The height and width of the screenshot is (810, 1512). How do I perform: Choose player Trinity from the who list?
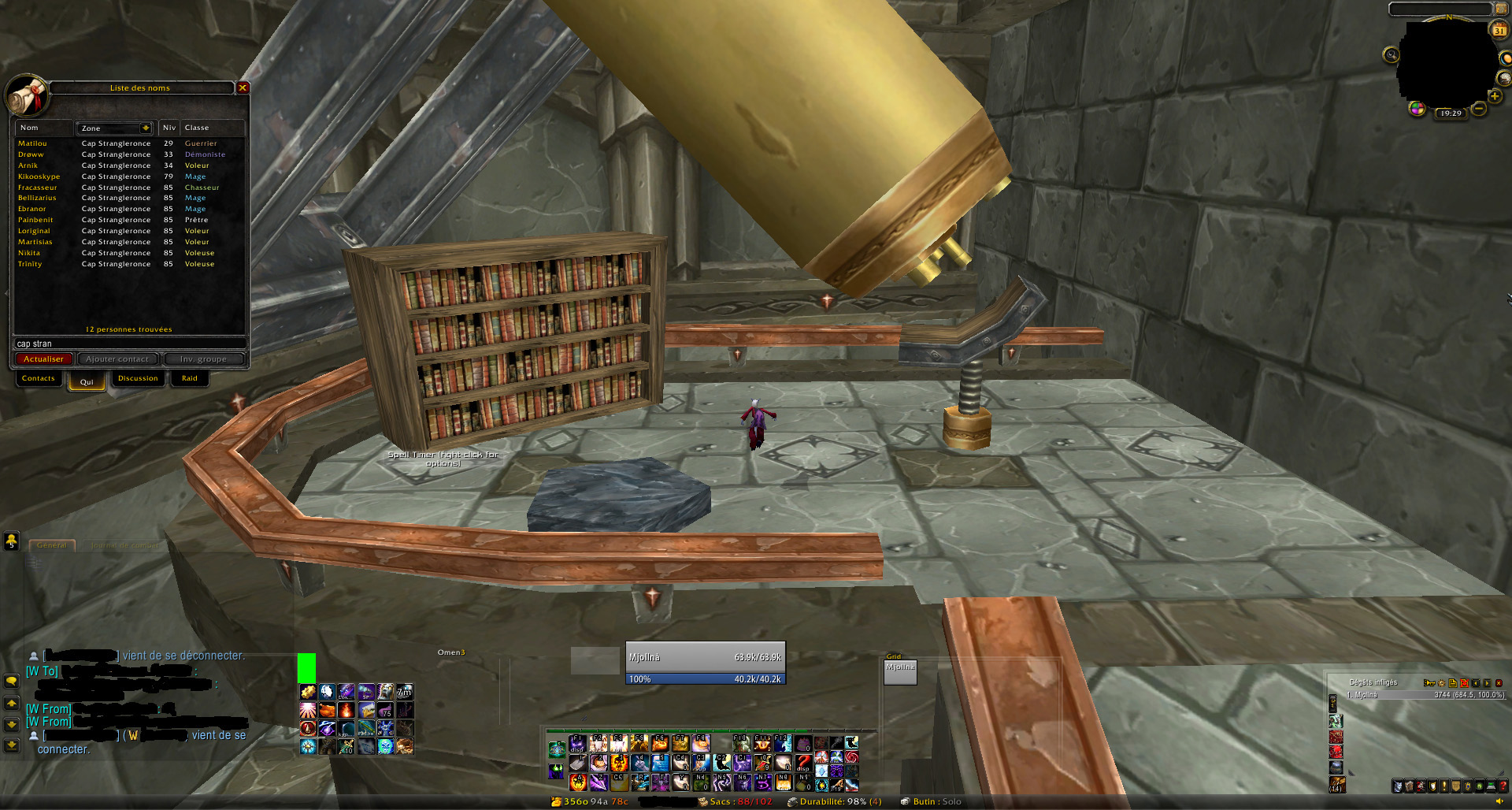click(31, 264)
